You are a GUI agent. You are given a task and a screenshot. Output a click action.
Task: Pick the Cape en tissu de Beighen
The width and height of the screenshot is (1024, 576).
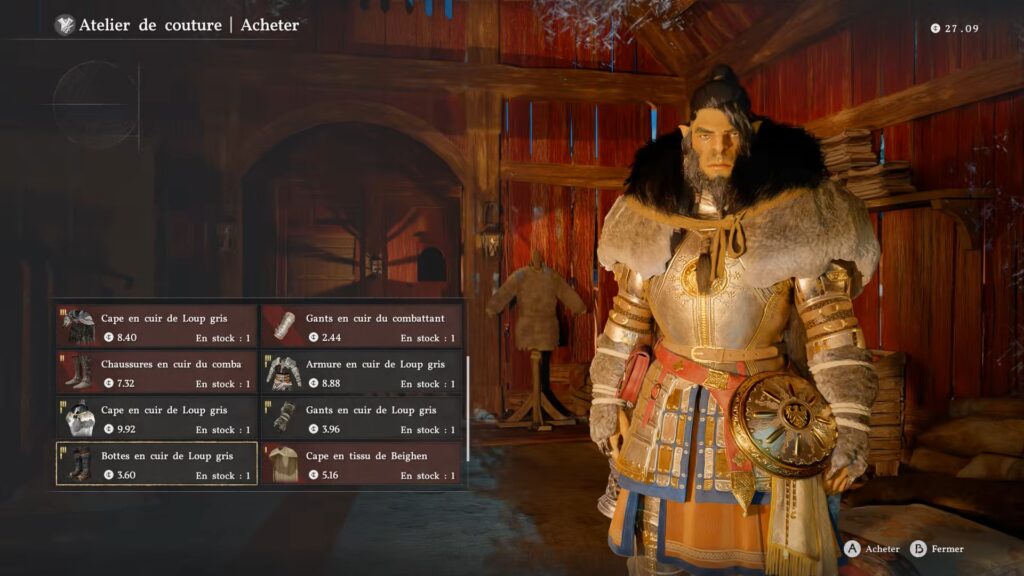point(363,465)
